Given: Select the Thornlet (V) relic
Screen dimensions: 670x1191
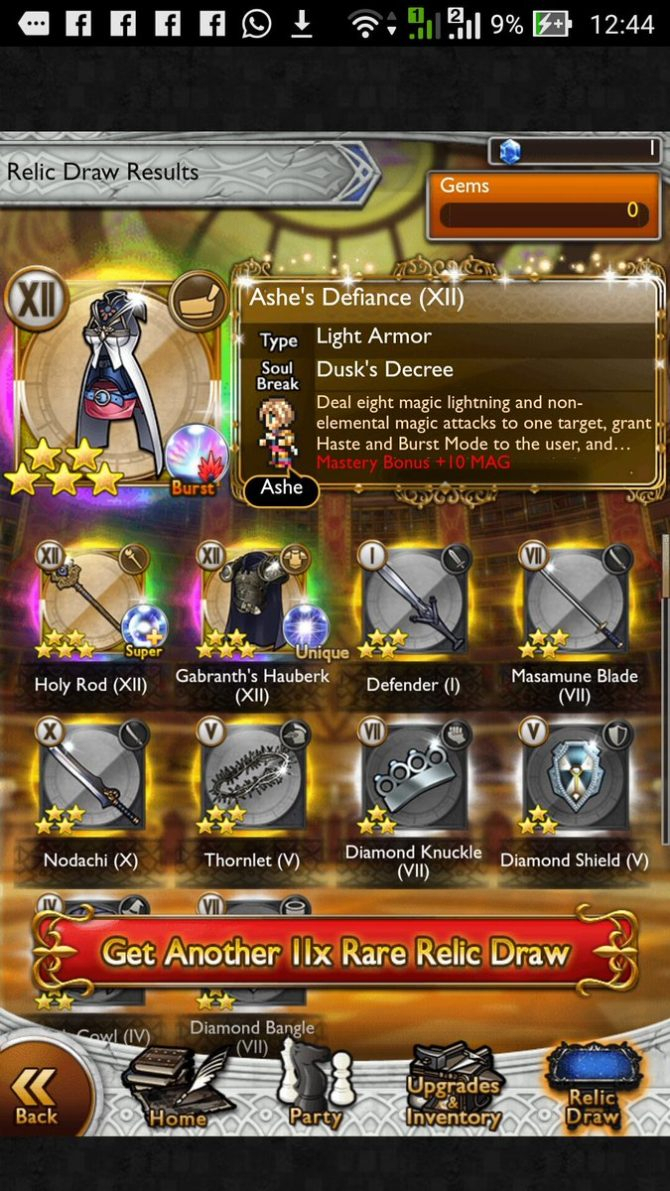Looking at the screenshot, I should point(252,777).
